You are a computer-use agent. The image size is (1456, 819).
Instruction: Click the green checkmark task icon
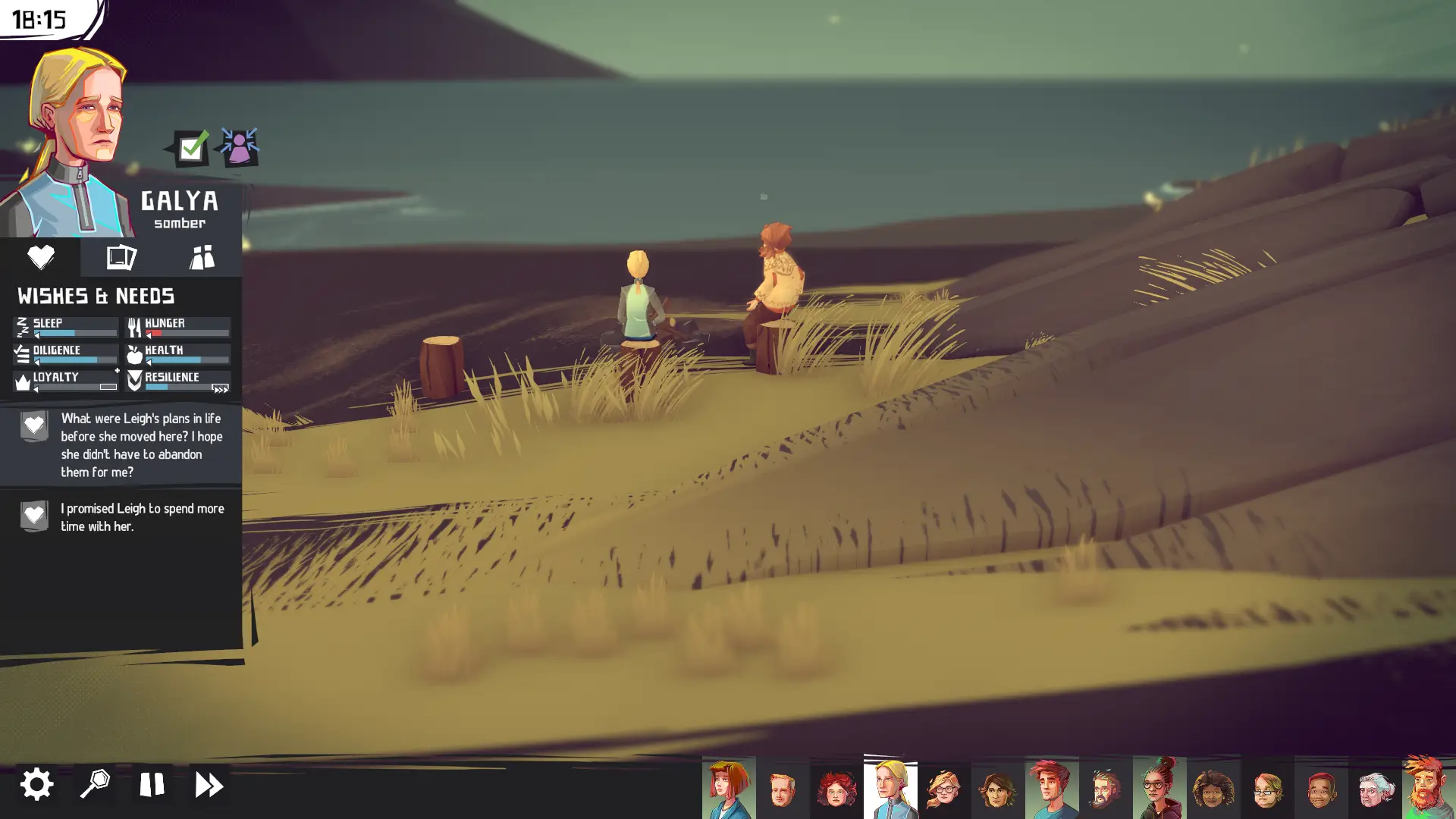190,147
